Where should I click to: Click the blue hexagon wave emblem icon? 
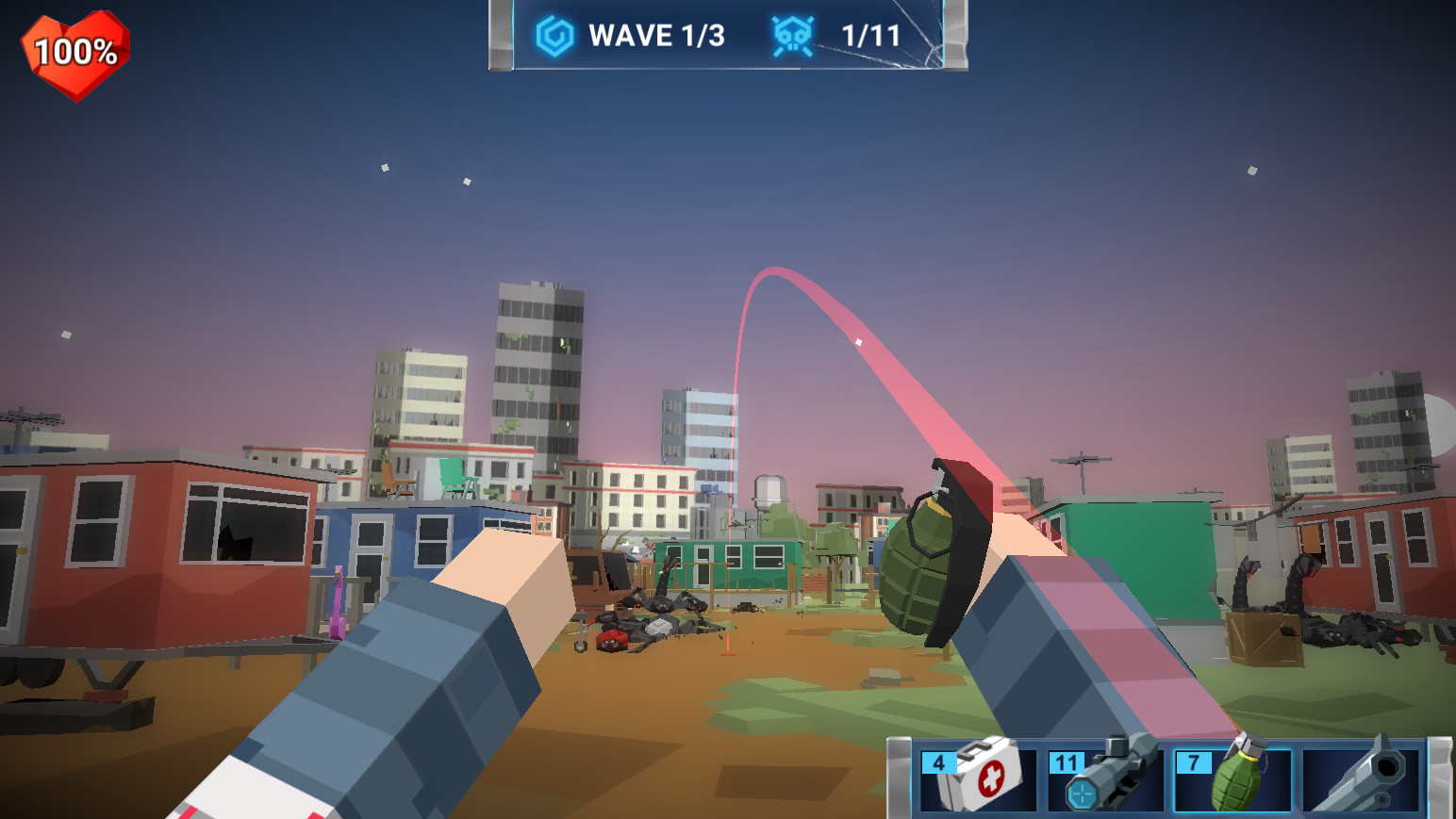click(x=555, y=34)
